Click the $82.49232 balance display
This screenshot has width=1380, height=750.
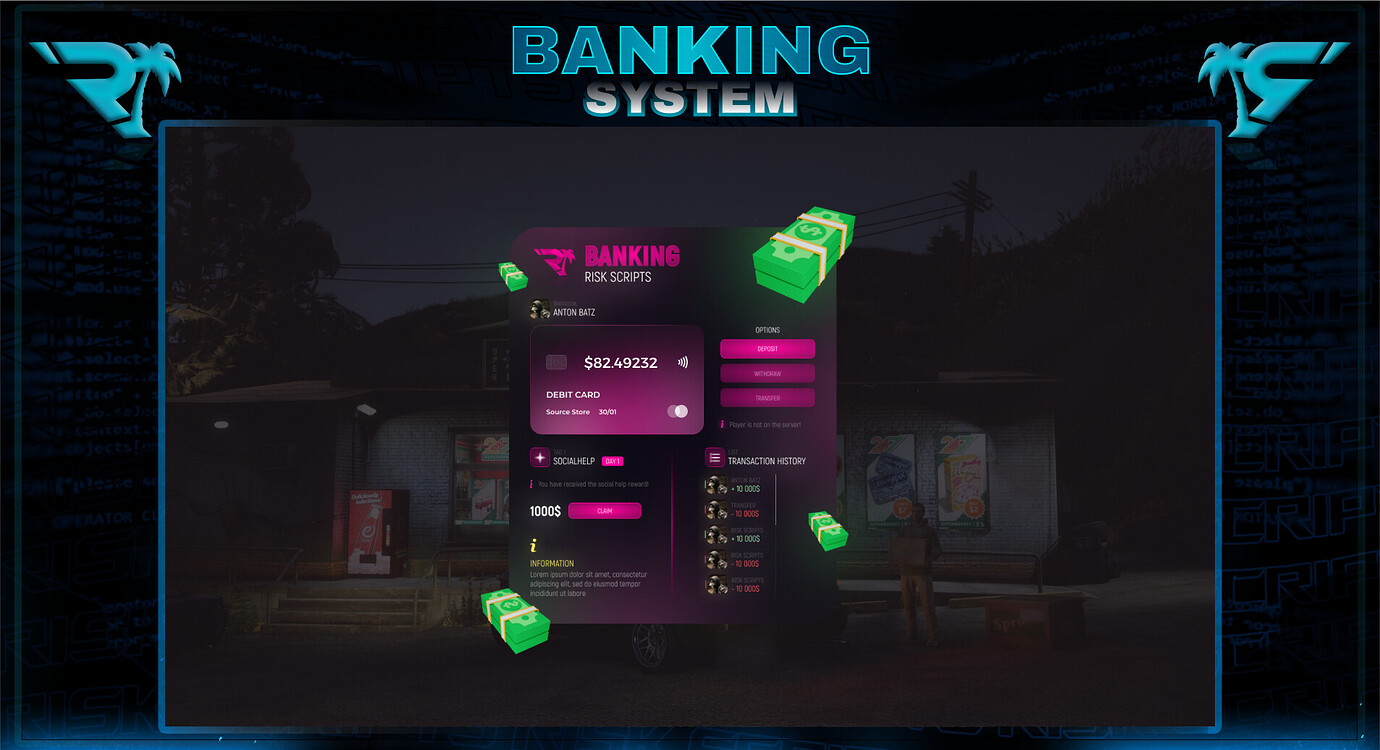621,363
